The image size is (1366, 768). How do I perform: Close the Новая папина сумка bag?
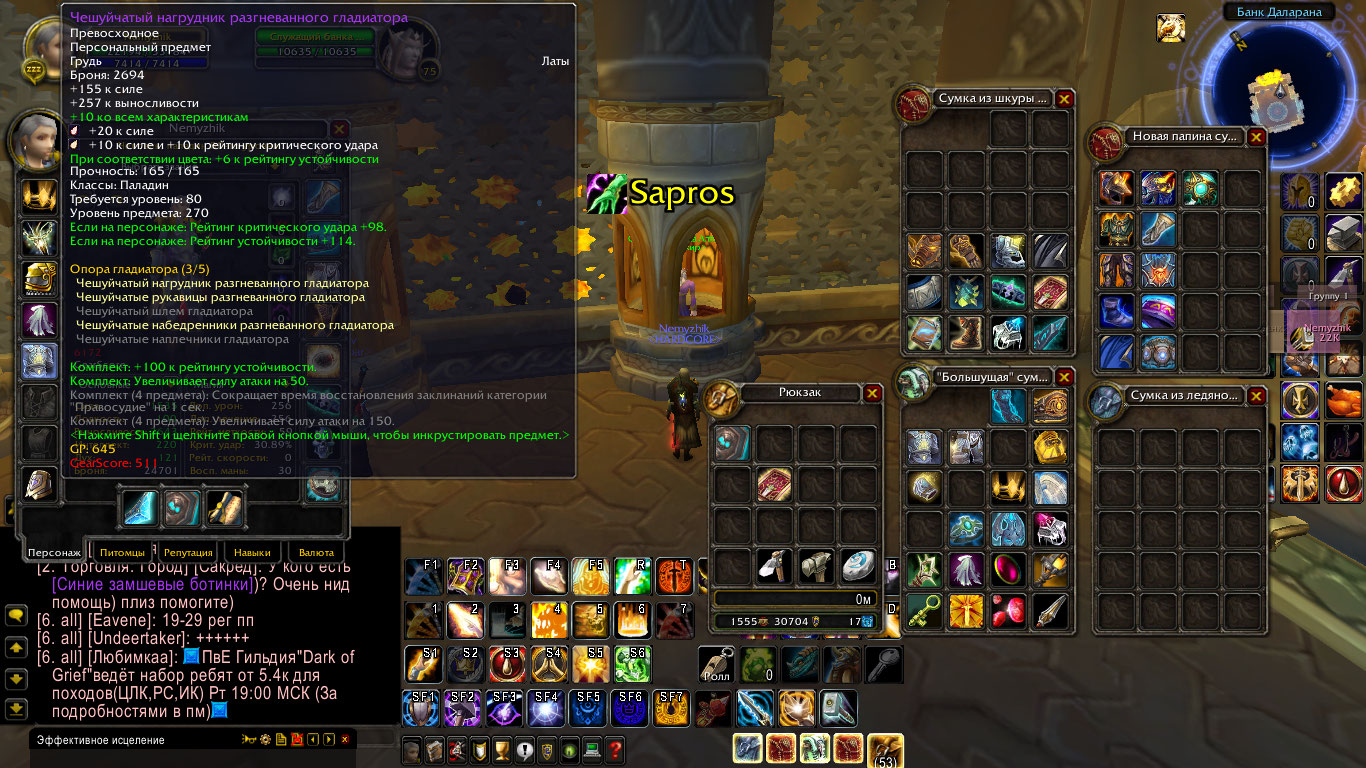pyautogui.click(x=1256, y=137)
